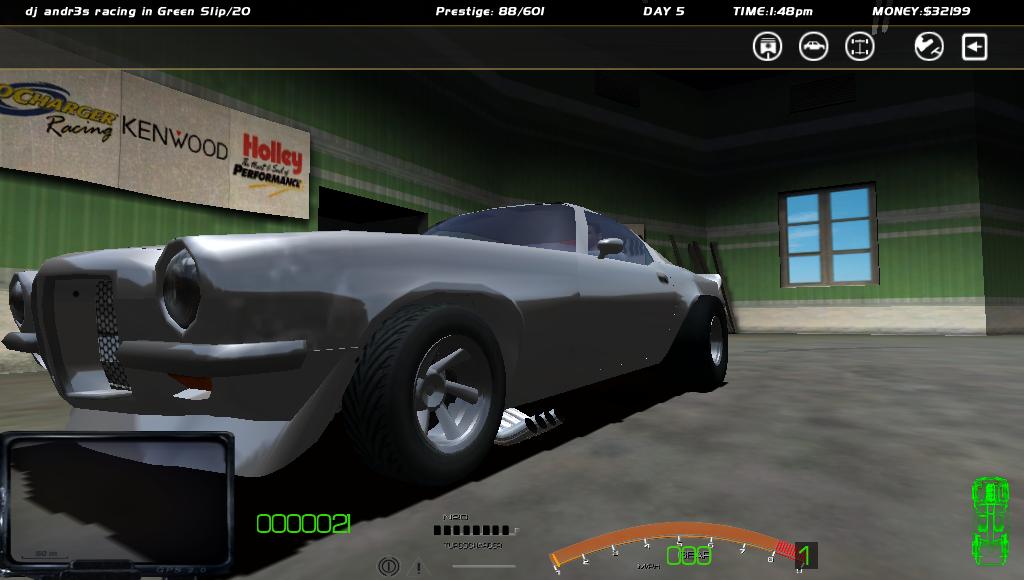Screen dimensions: 1024x580
Task: Exit the garage with the back arrow
Action: point(975,46)
